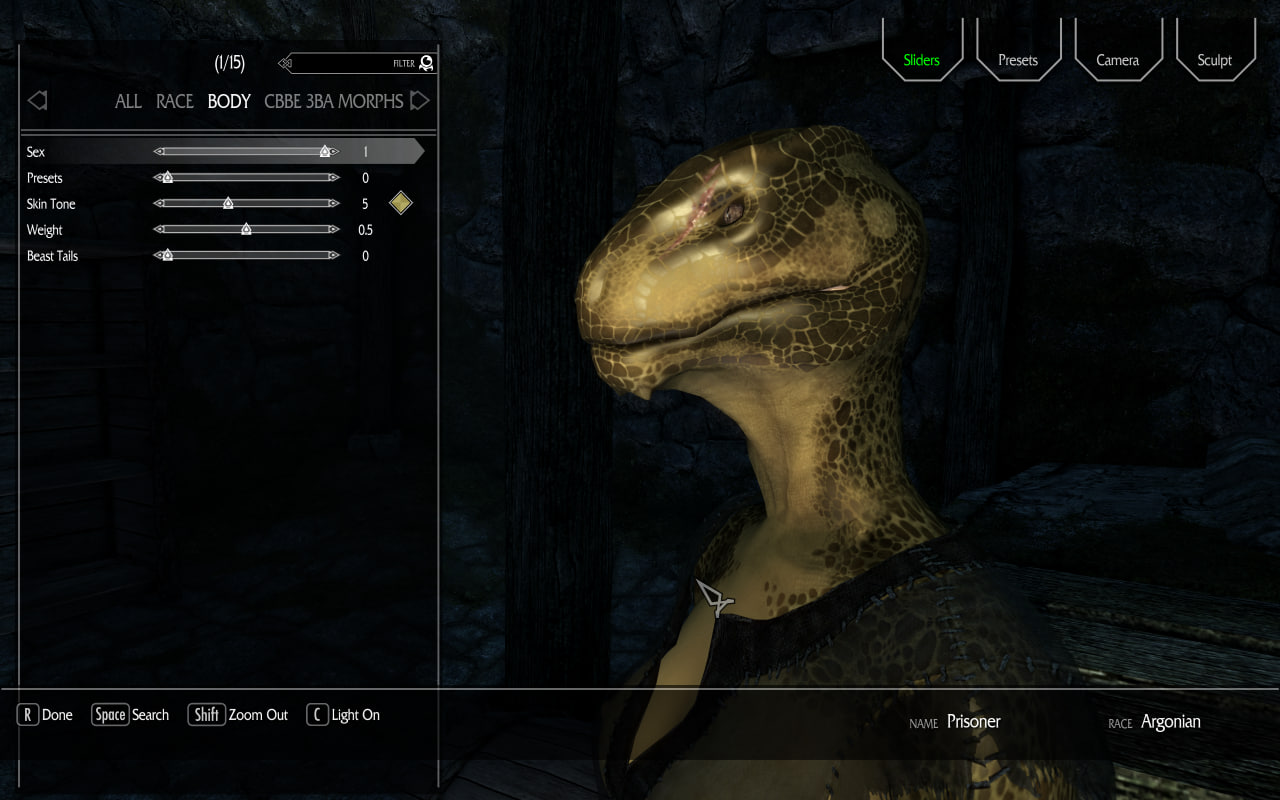Adjust the Sex slider
This screenshot has width=1280, height=800.
pos(325,152)
